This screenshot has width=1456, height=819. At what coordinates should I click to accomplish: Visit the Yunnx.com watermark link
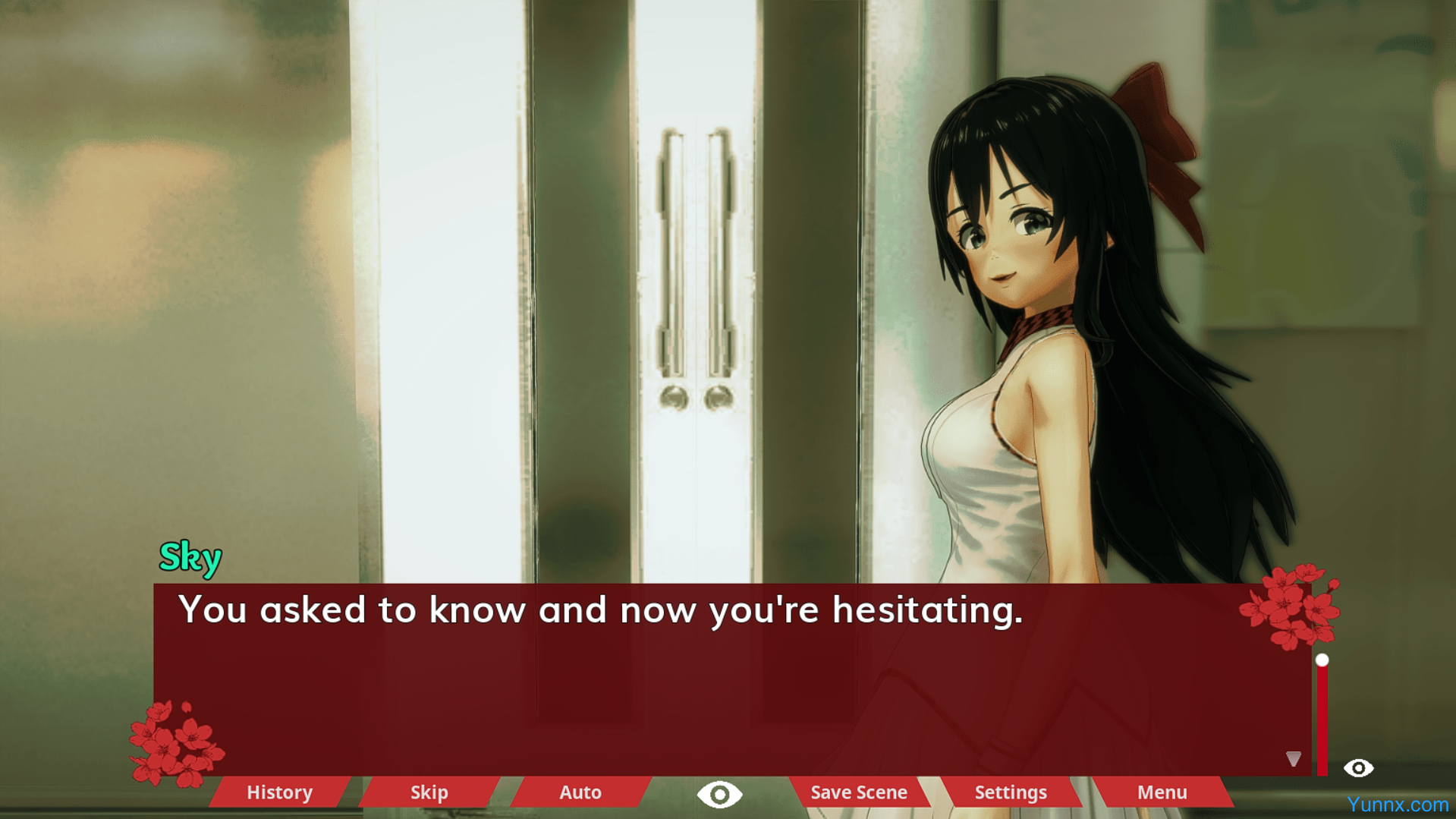coord(1398,805)
